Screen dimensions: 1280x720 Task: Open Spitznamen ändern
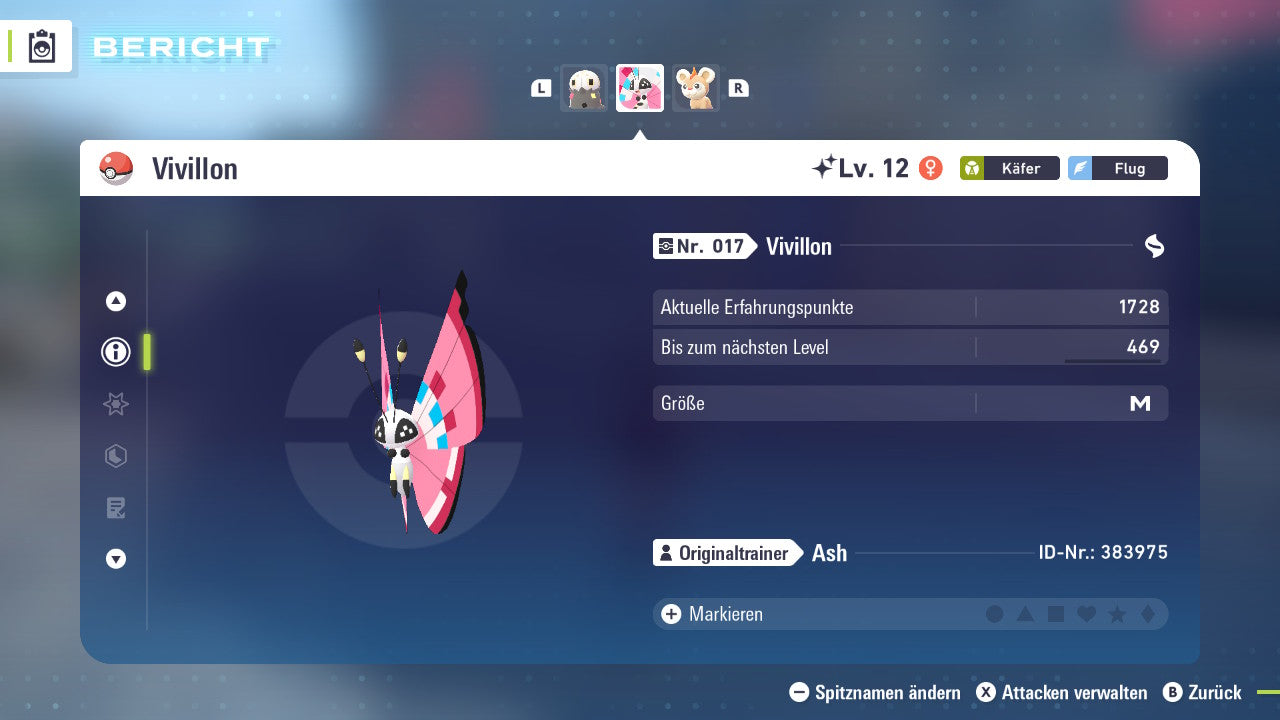(876, 692)
